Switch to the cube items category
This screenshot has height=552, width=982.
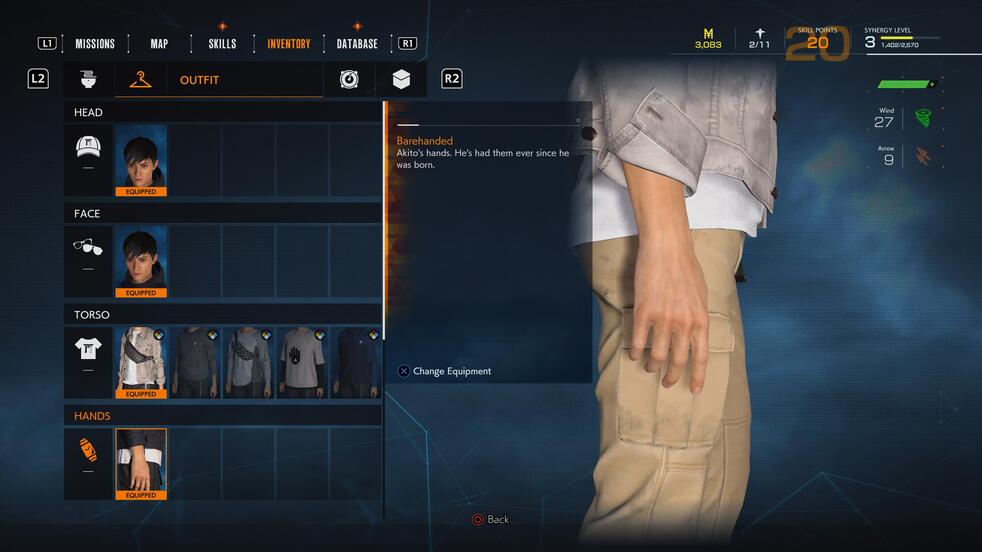click(x=401, y=79)
